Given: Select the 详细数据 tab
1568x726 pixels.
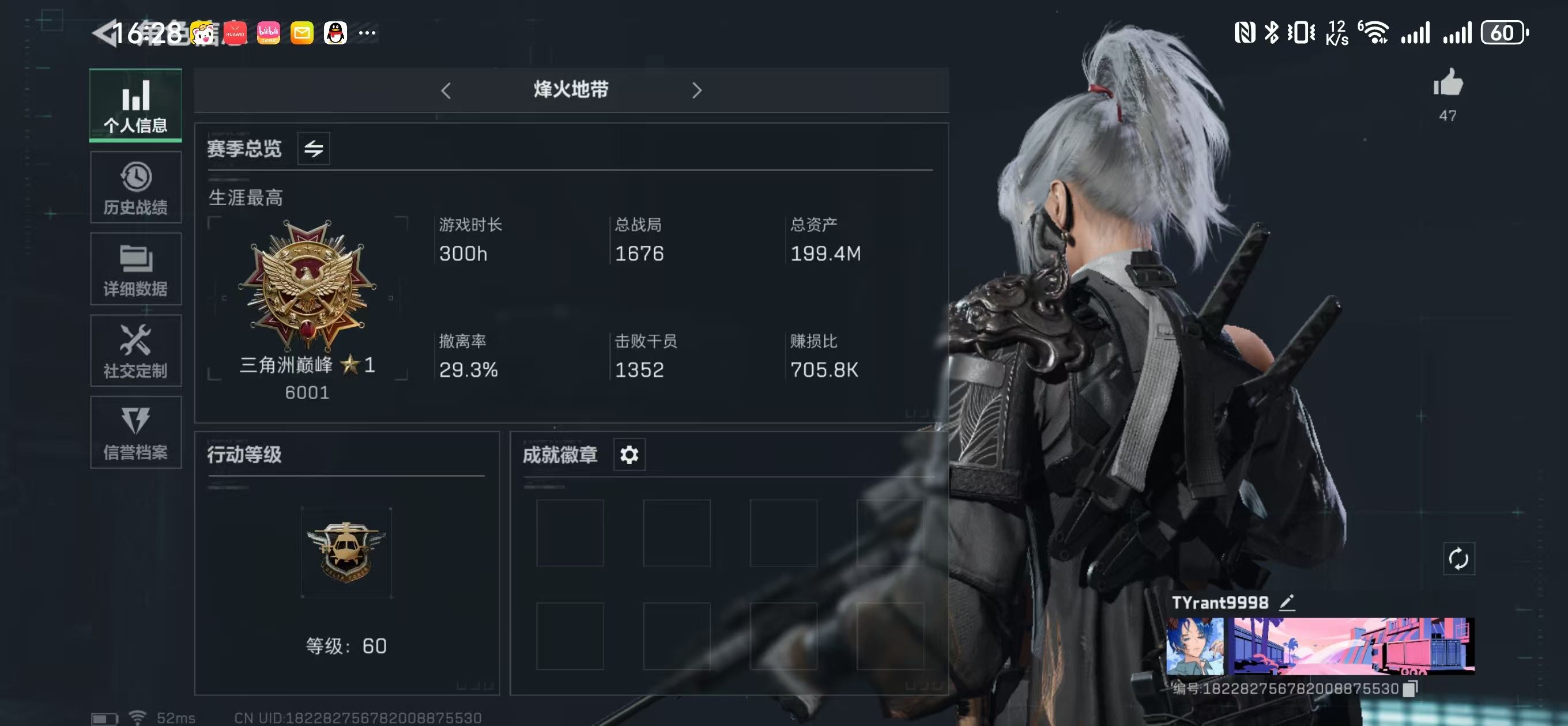Looking at the screenshot, I should click(135, 269).
